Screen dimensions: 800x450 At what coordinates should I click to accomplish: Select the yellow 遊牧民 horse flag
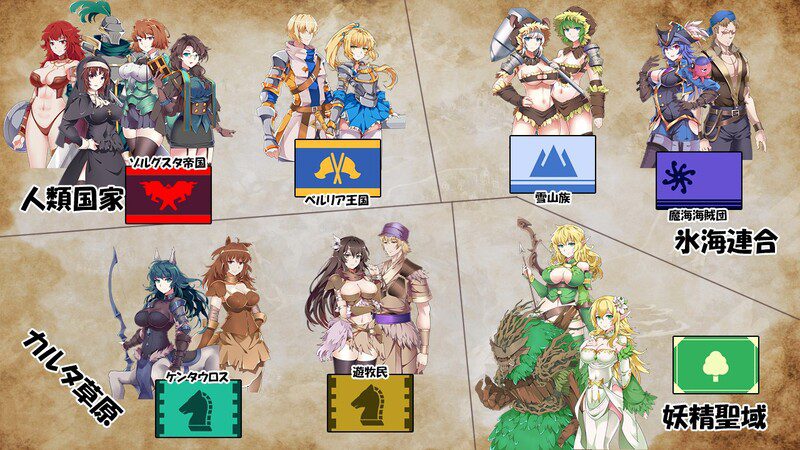(x=370, y=402)
